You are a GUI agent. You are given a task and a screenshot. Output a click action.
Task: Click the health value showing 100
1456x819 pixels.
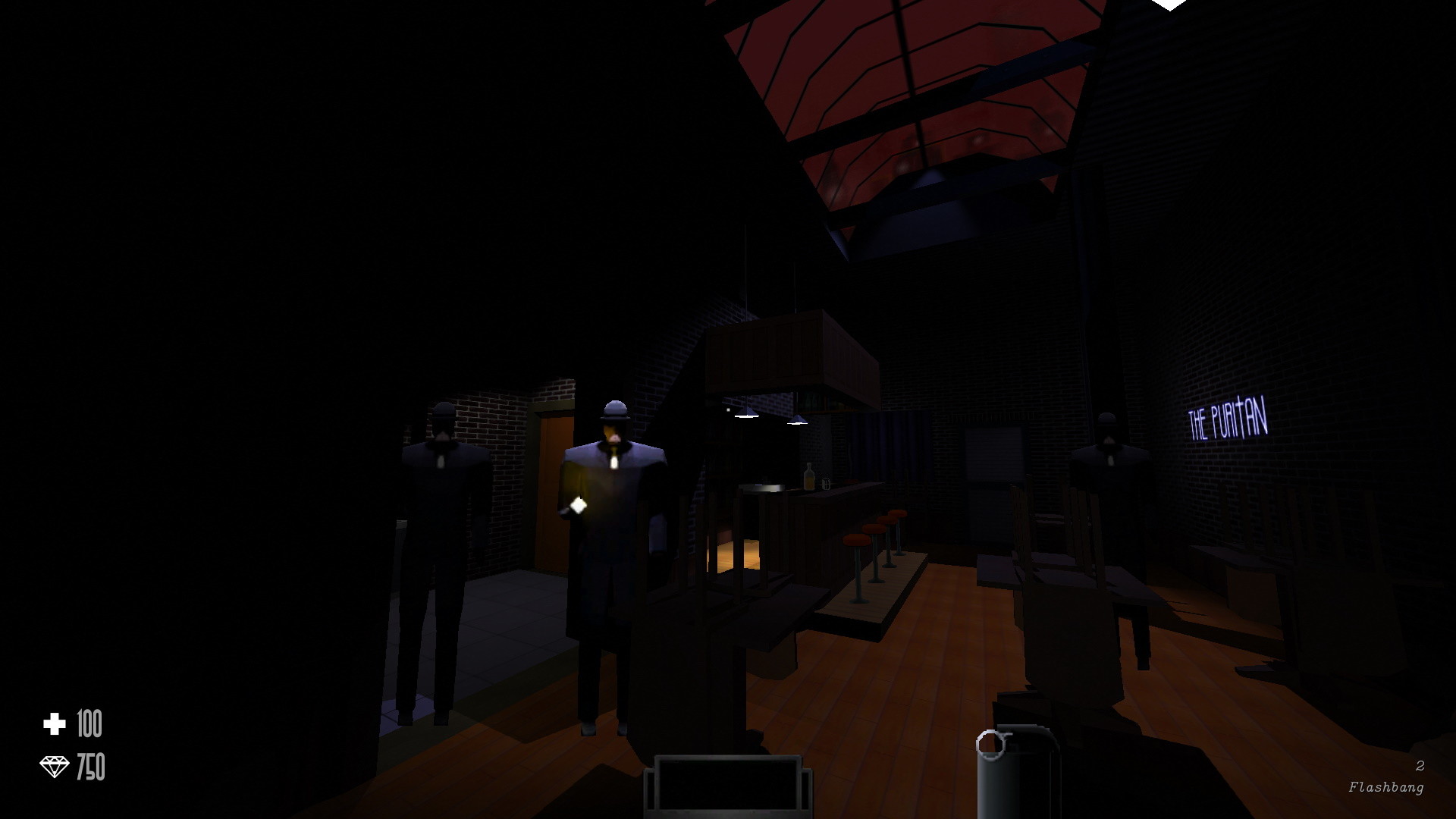(x=89, y=722)
